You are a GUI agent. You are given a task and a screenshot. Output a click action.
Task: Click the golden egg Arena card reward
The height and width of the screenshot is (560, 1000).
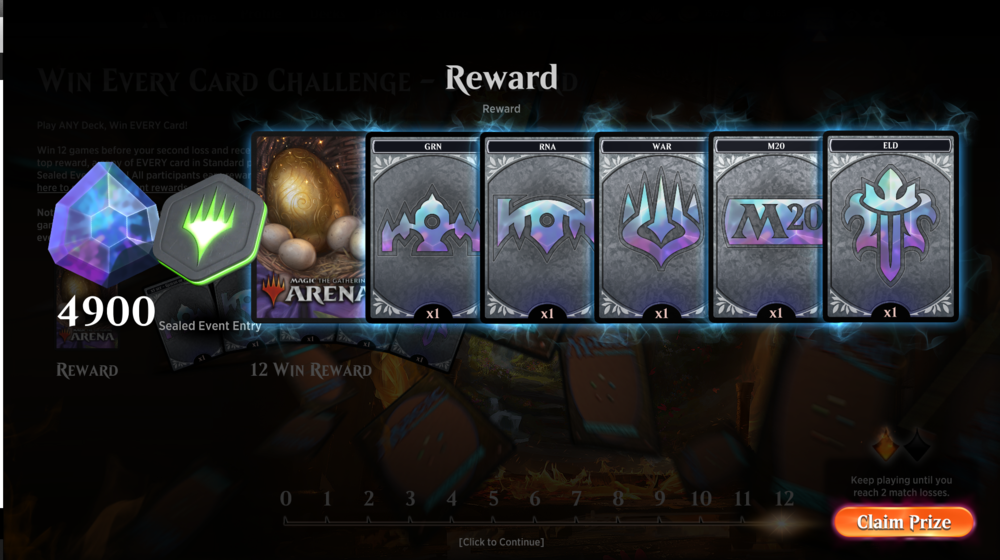pos(308,228)
